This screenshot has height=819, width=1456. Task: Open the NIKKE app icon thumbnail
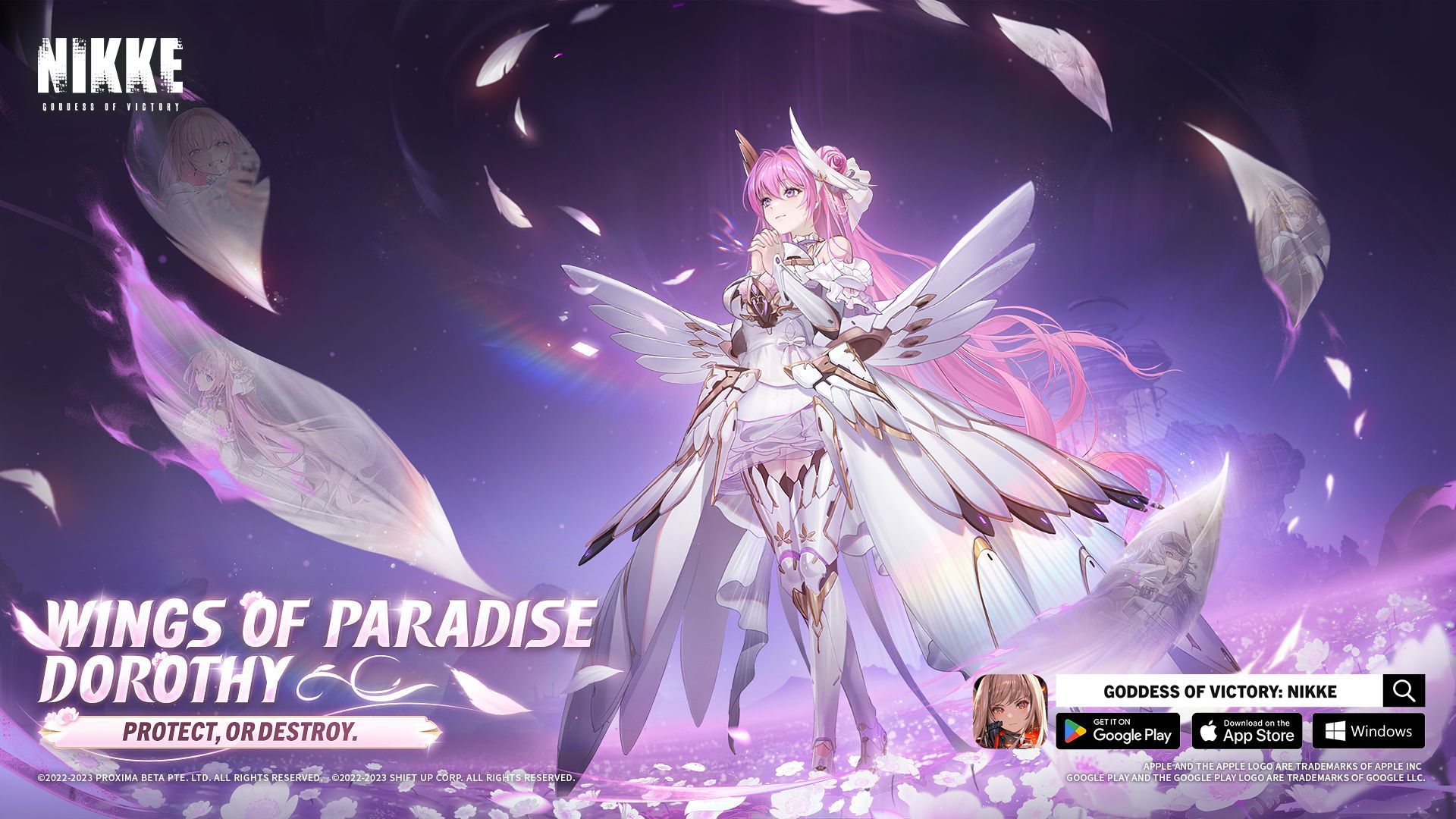(x=1009, y=711)
